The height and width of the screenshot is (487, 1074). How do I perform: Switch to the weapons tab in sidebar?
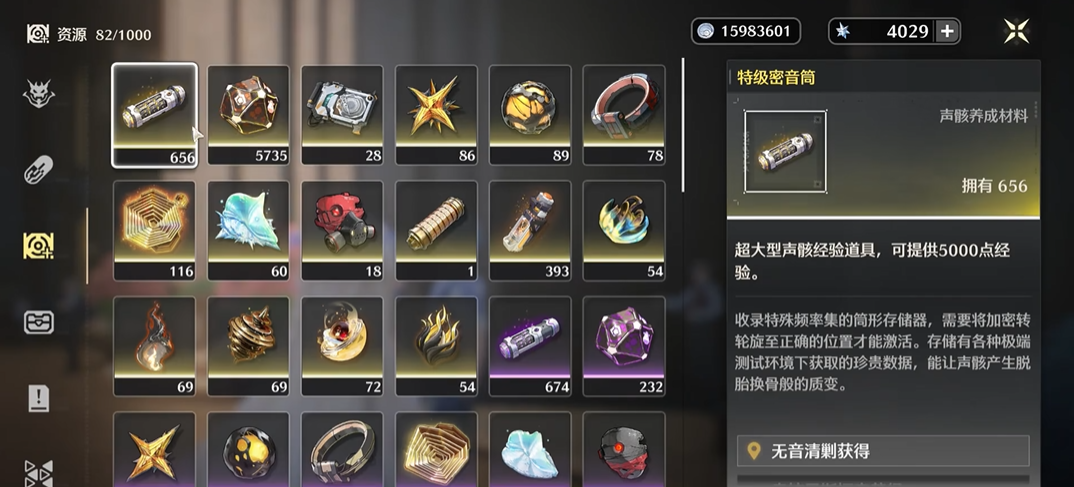[39, 169]
